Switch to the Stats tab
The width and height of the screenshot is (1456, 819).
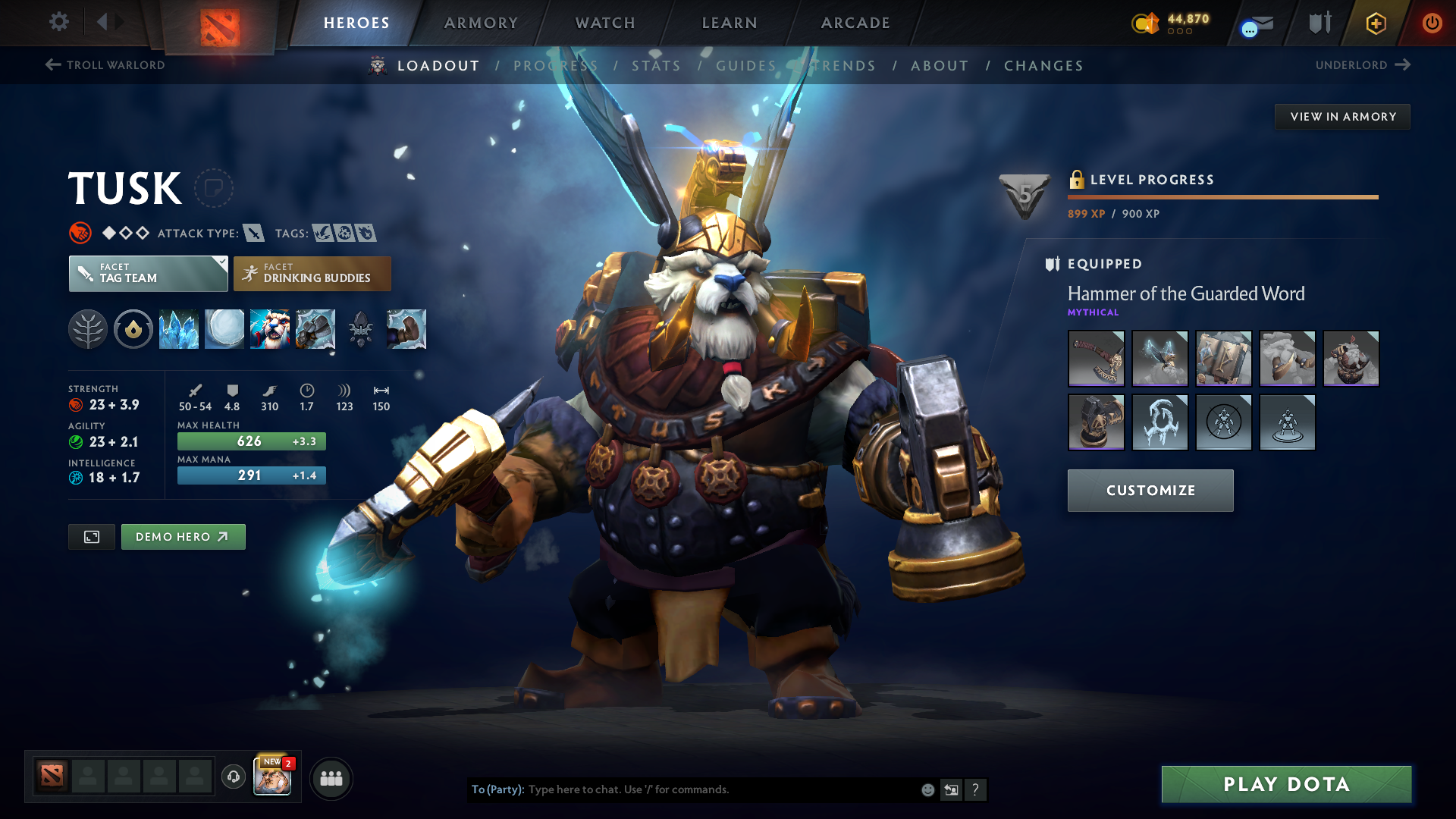click(657, 65)
